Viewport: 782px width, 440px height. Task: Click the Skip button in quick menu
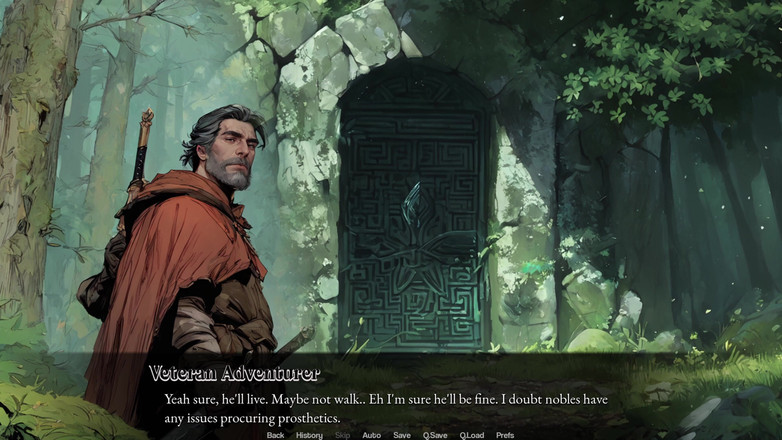(x=342, y=435)
